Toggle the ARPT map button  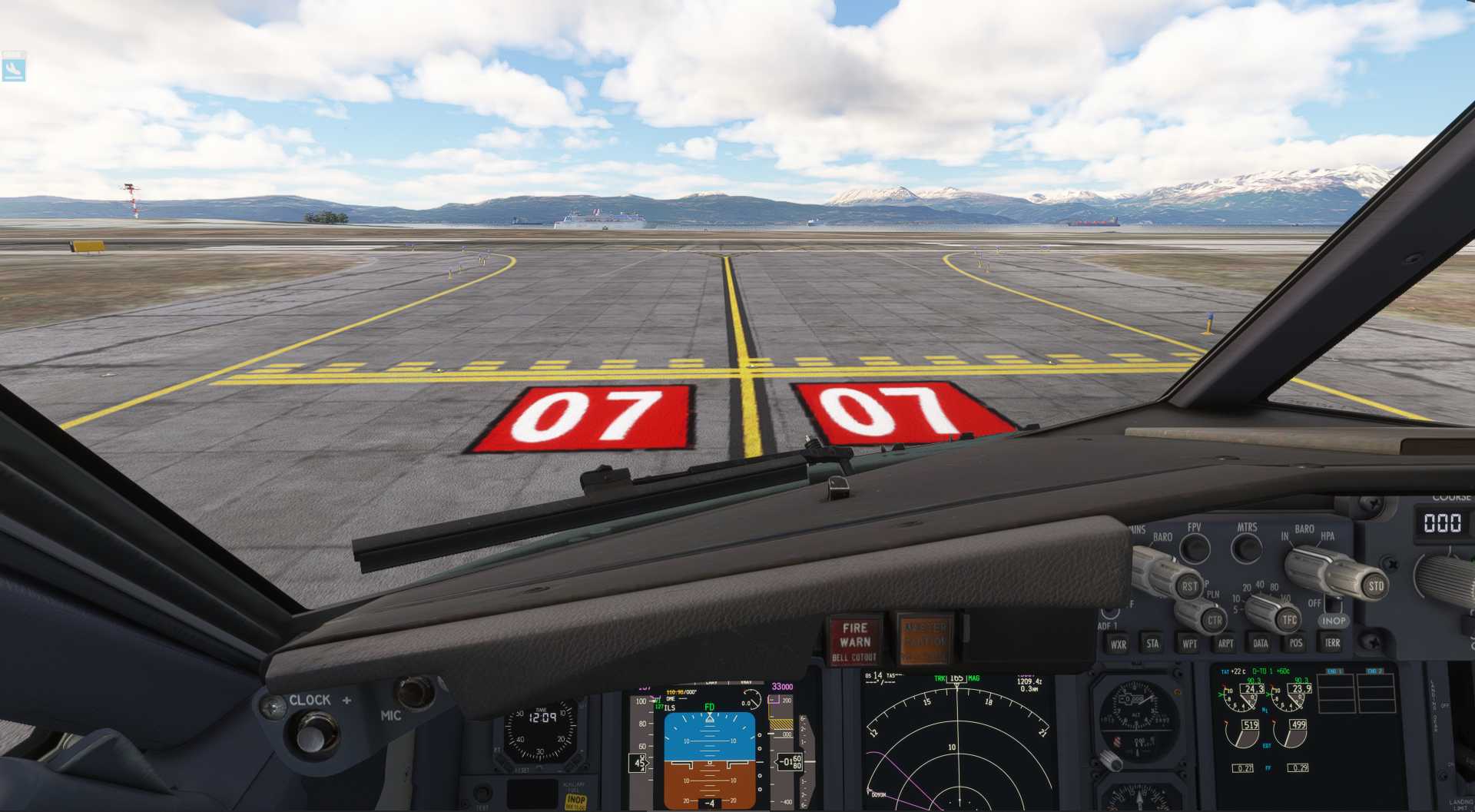(1225, 644)
